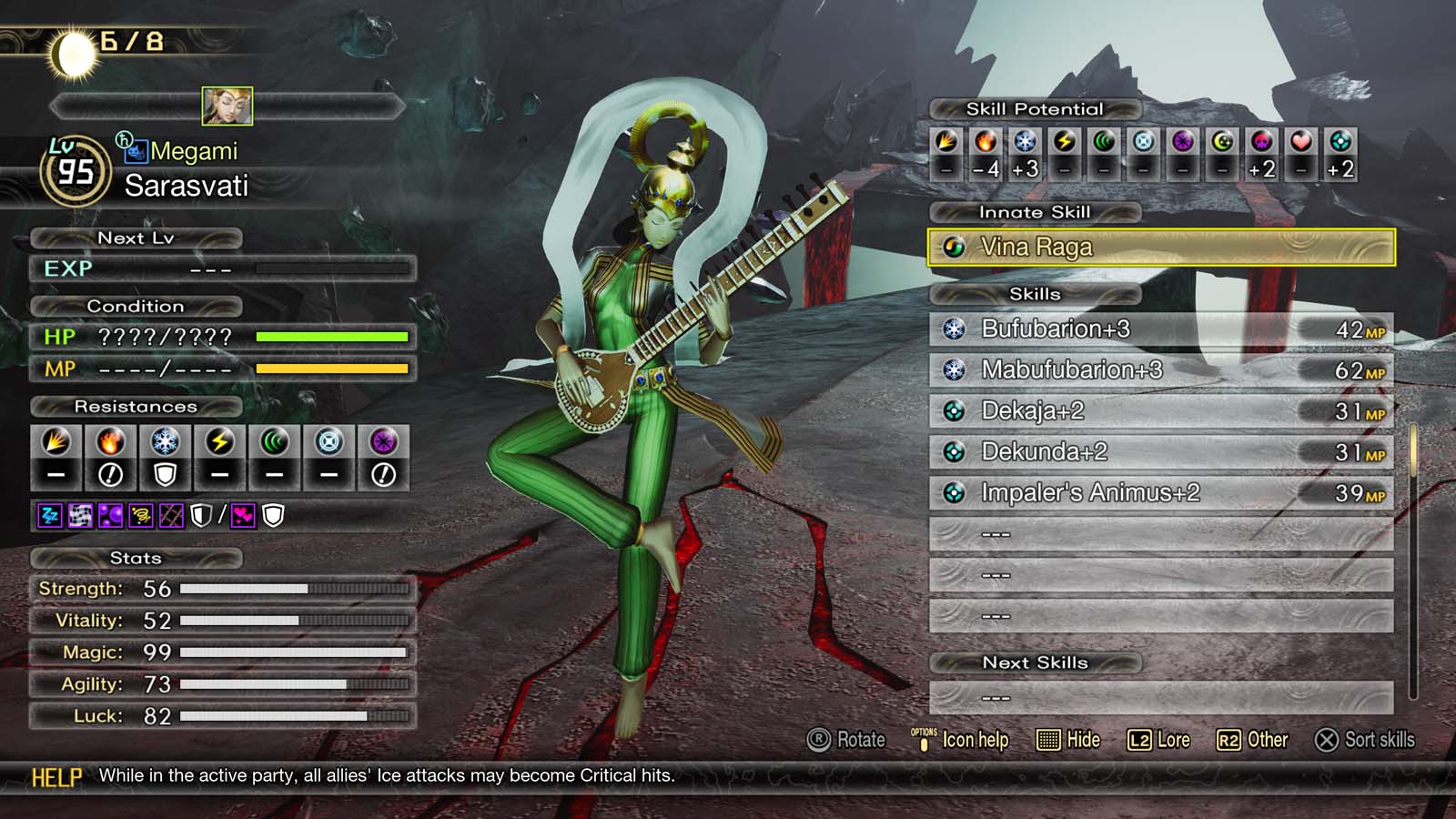Click the shielded Ice resistance icon
The width and height of the screenshot is (1456, 819).
(x=166, y=453)
